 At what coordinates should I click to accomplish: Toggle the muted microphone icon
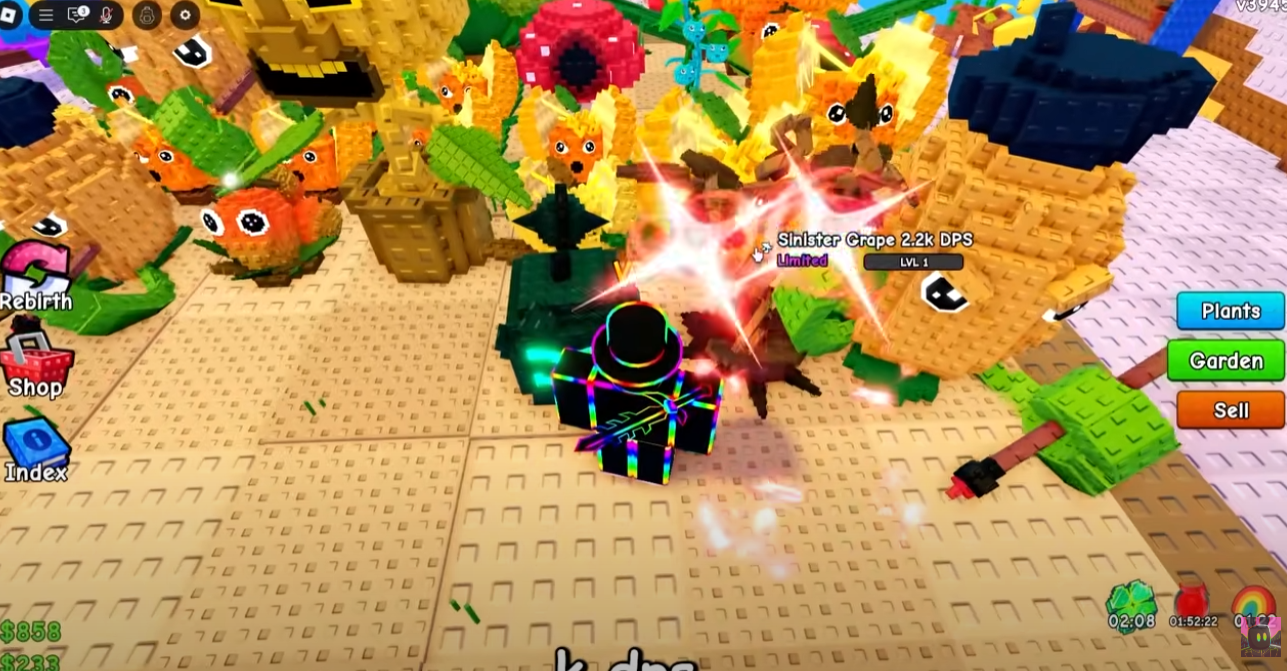point(106,15)
